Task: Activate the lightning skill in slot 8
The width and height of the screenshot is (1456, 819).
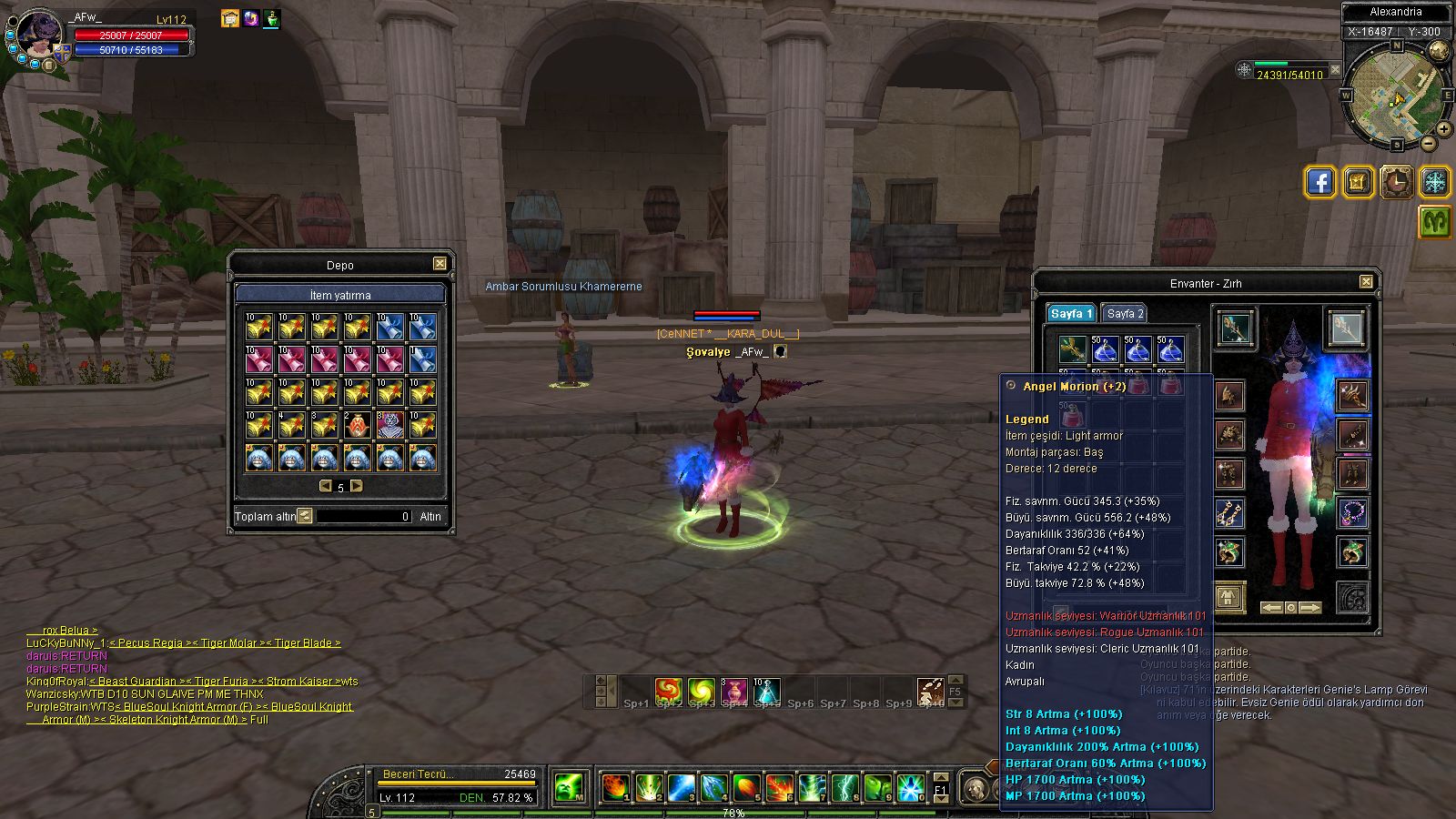Action: [844, 786]
